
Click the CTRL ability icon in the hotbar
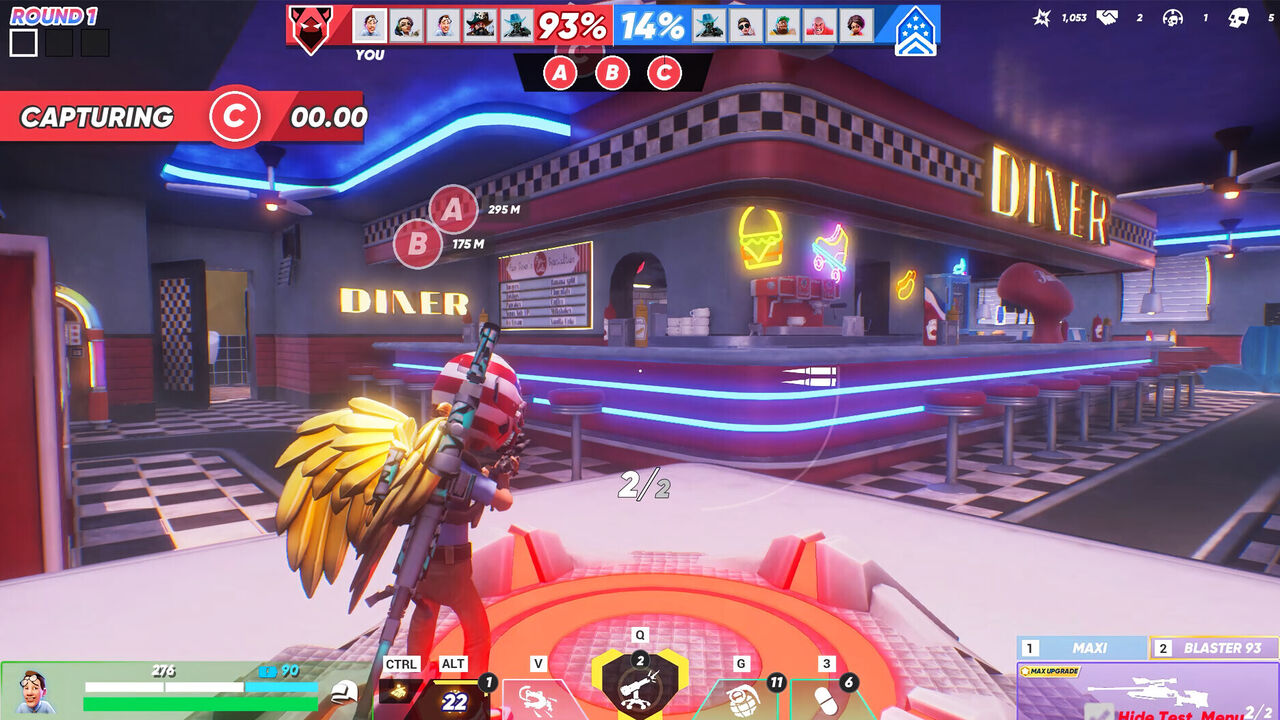coord(399,690)
